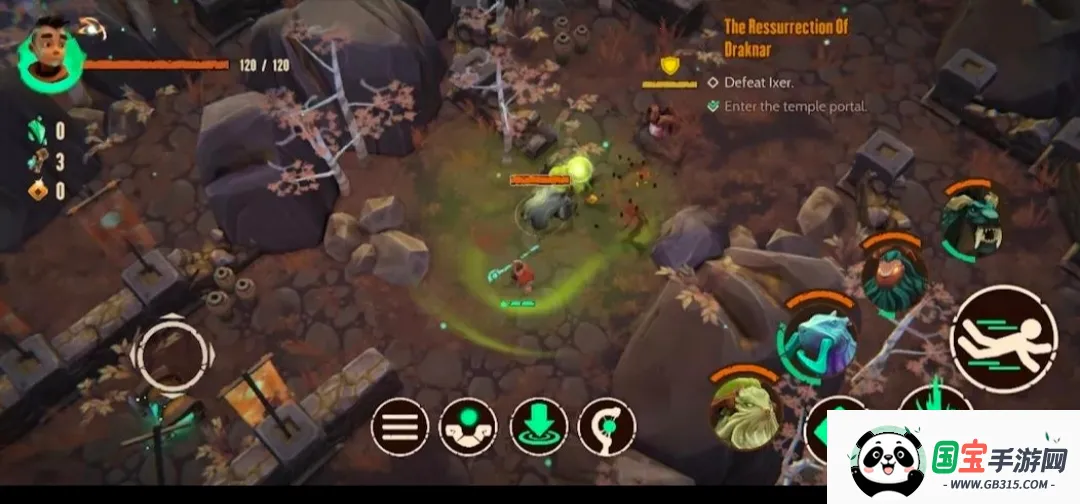The width and height of the screenshot is (1080, 504).
Task: Tap the virtual joystick ring
Action: [x=172, y=354]
